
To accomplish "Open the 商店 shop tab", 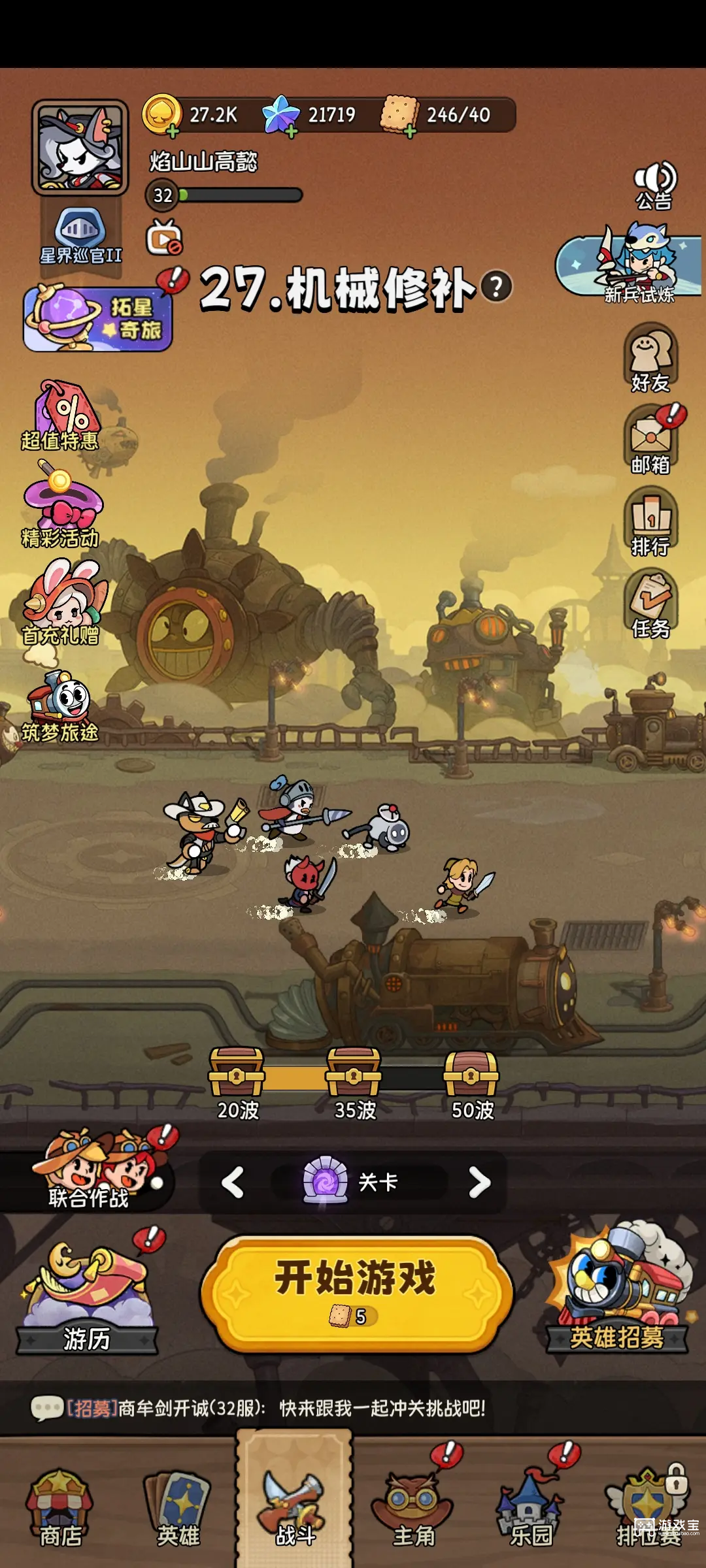I will click(59, 1509).
